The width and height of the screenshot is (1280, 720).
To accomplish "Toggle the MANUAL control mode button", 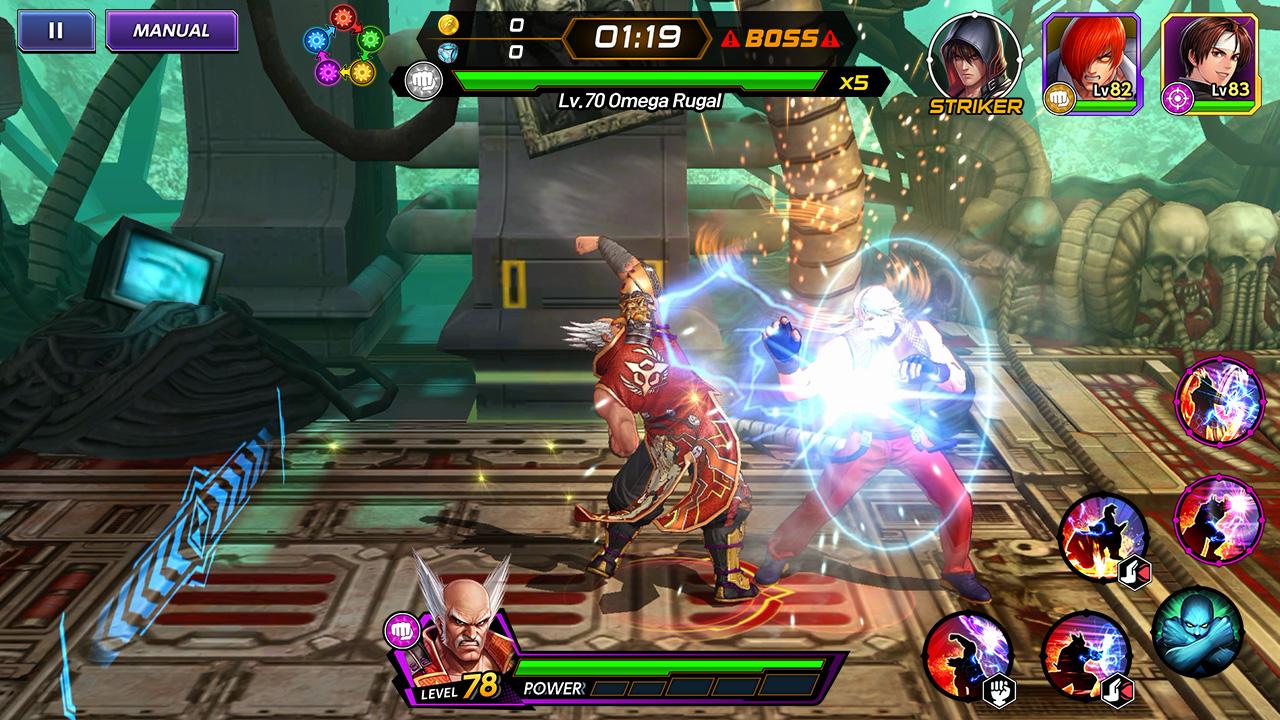I will click(x=171, y=31).
